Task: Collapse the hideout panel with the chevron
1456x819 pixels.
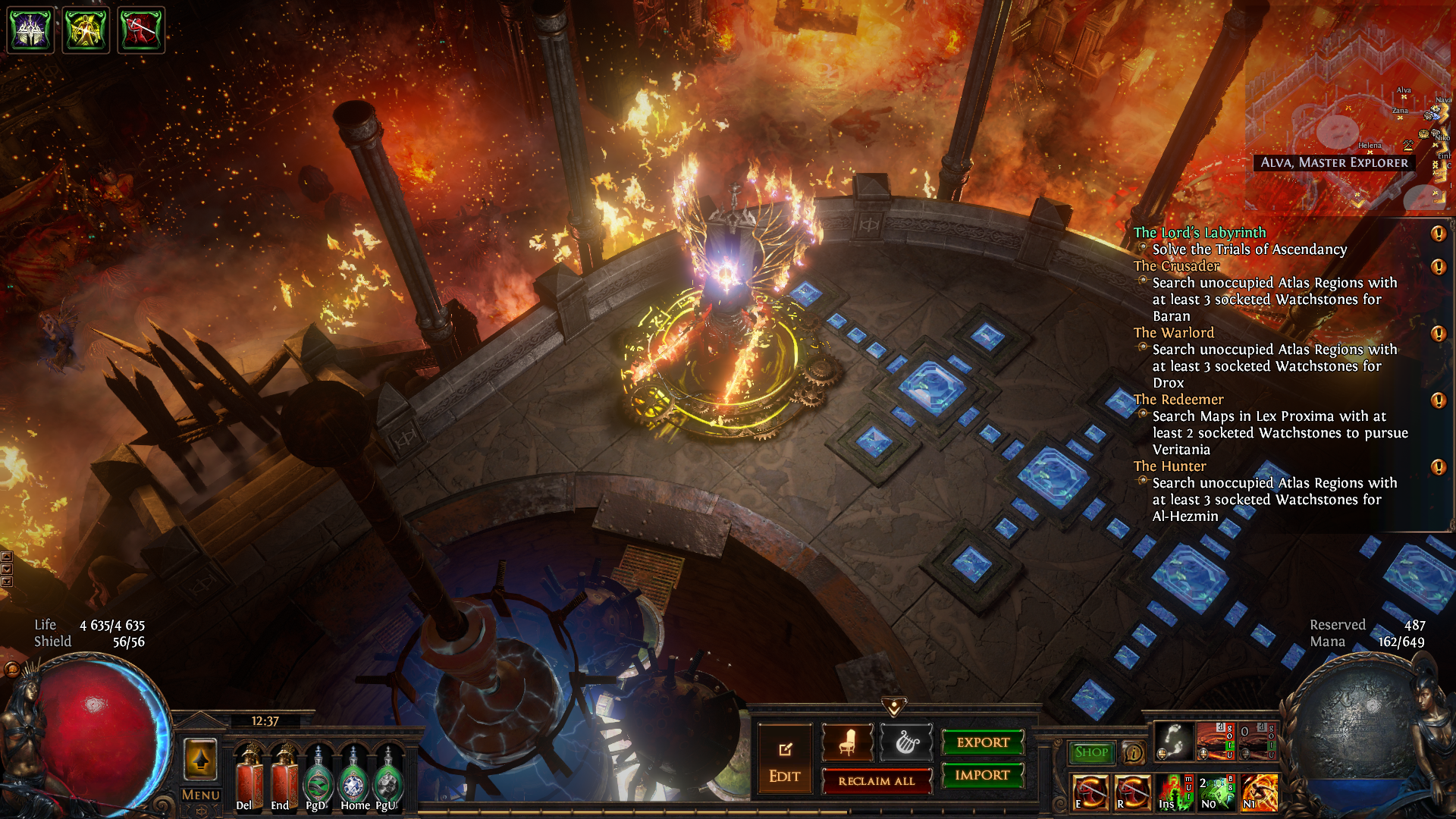Action: click(x=894, y=708)
